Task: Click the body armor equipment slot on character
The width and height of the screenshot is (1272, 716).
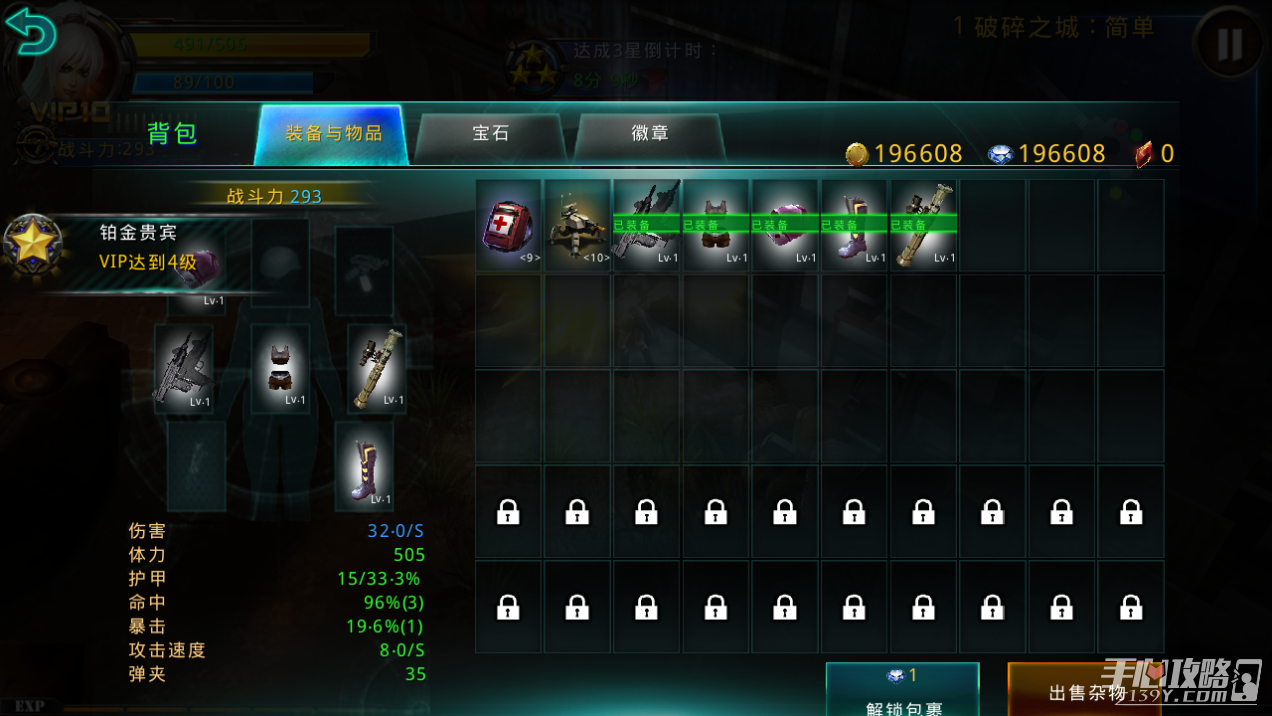Action: pos(279,368)
